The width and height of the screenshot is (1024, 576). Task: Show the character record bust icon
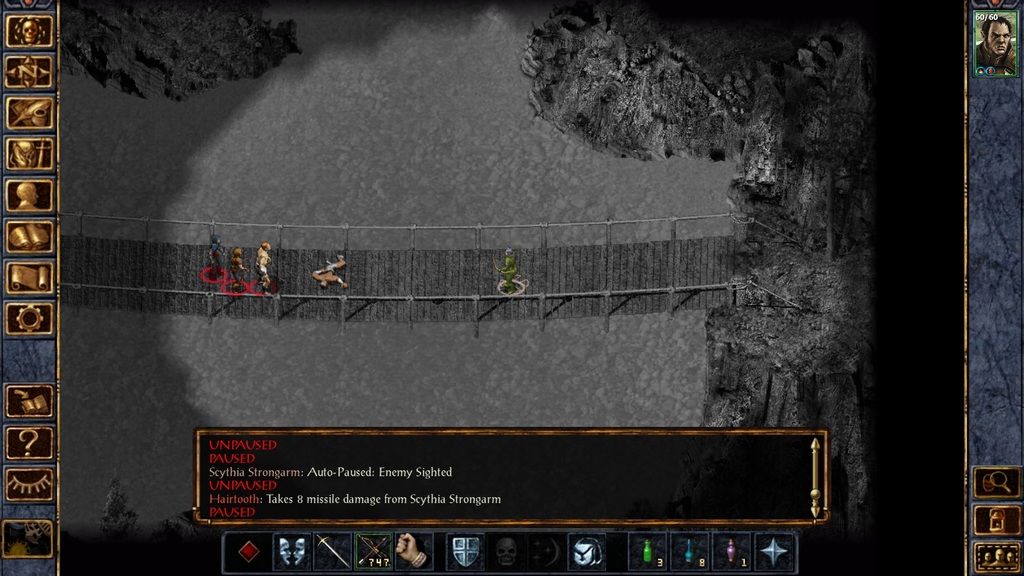point(29,195)
